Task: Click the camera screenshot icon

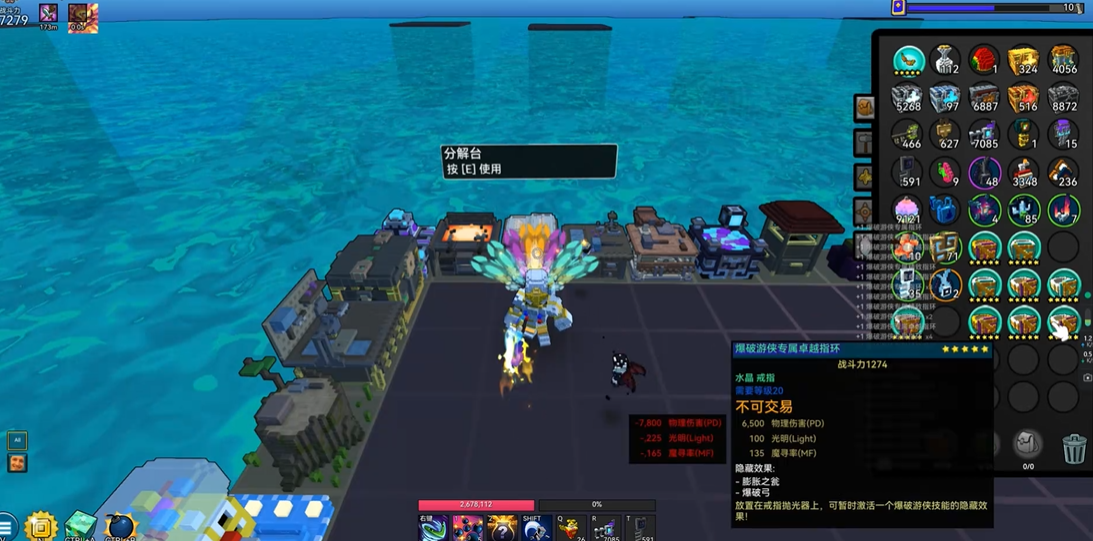Action: click(x=1088, y=377)
